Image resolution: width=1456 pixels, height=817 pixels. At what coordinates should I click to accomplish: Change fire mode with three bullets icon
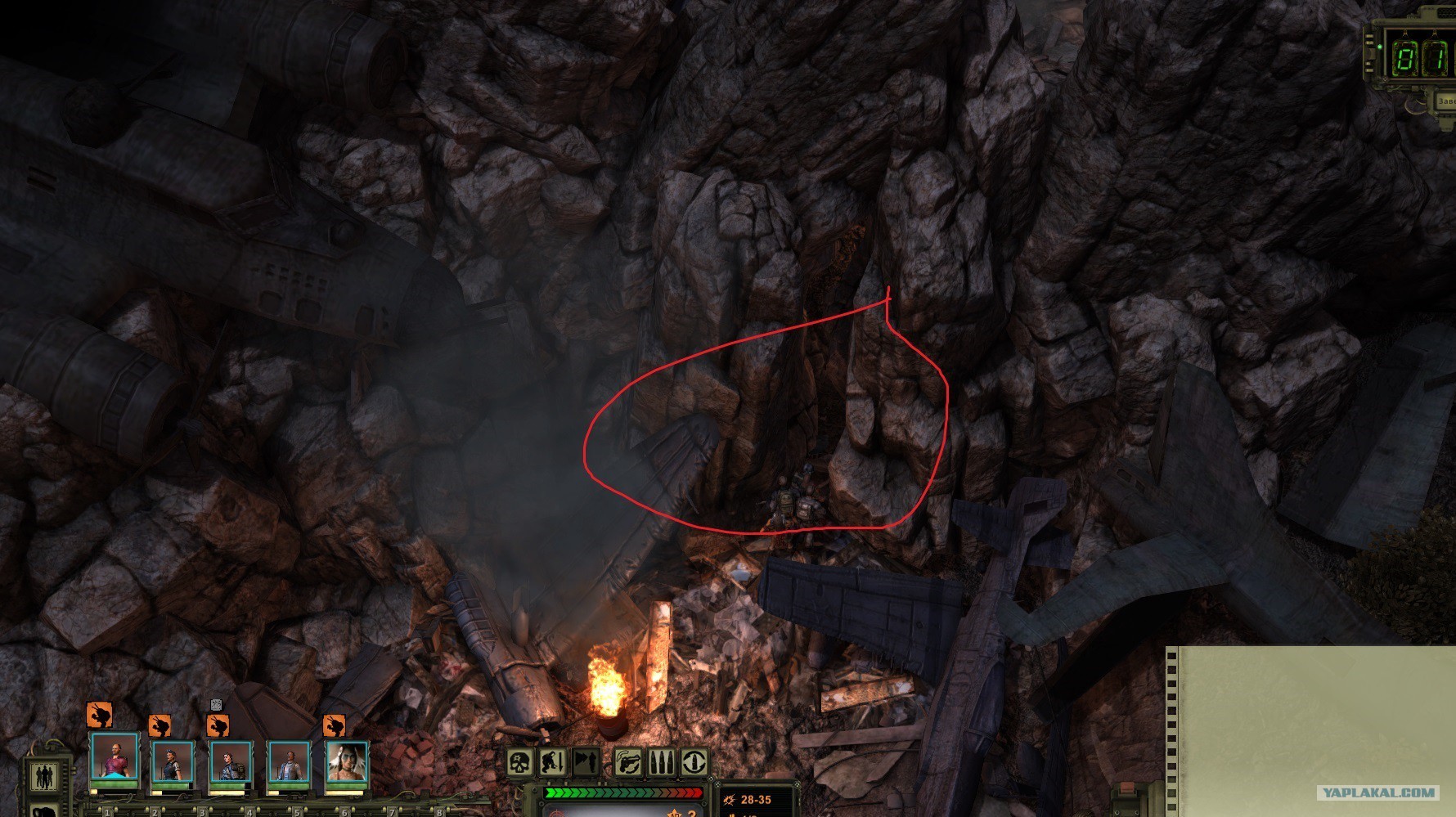click(x=662, y=762)
